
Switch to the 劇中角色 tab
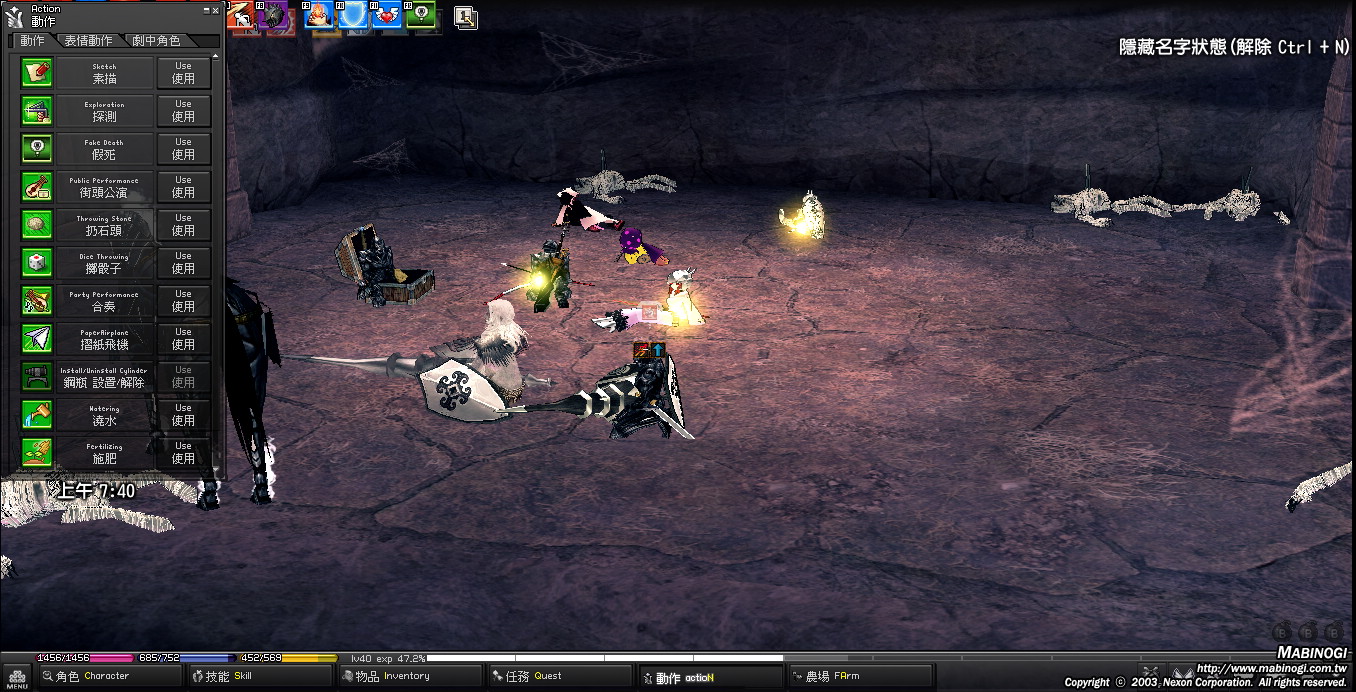(157, 41)
